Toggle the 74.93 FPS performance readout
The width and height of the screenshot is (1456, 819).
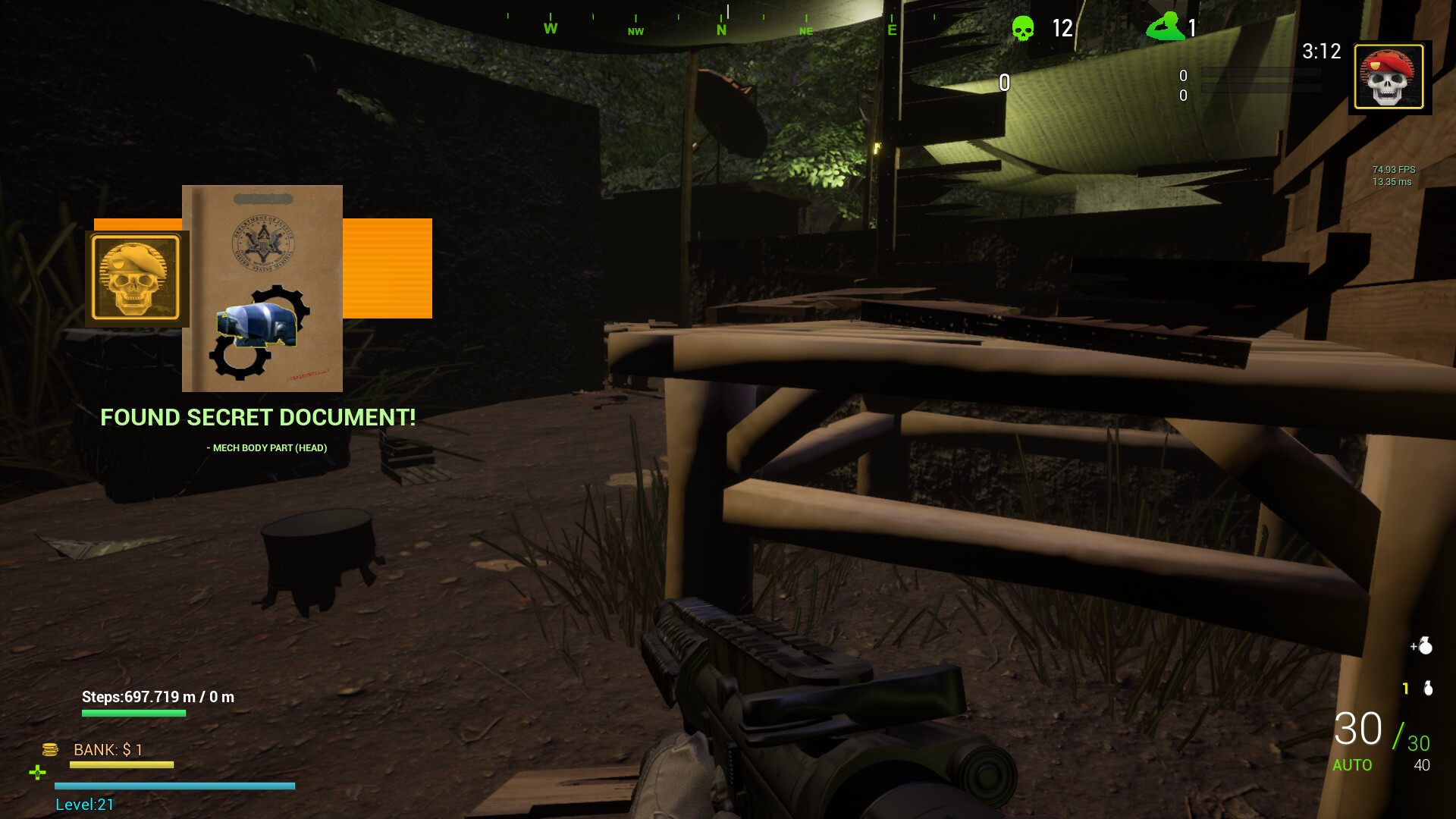pyautogui.click(x=1394, y=170)
